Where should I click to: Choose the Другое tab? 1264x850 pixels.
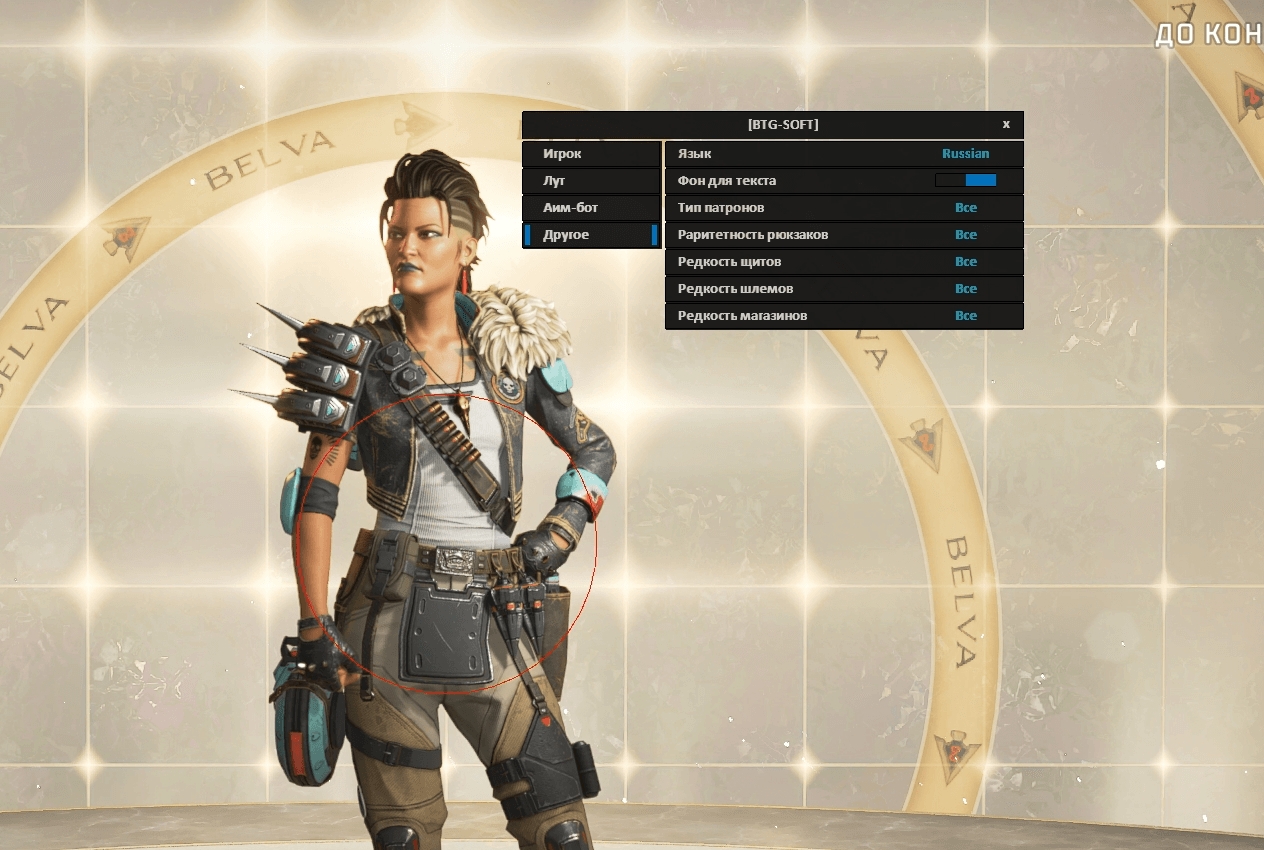(x=591, y=235)
